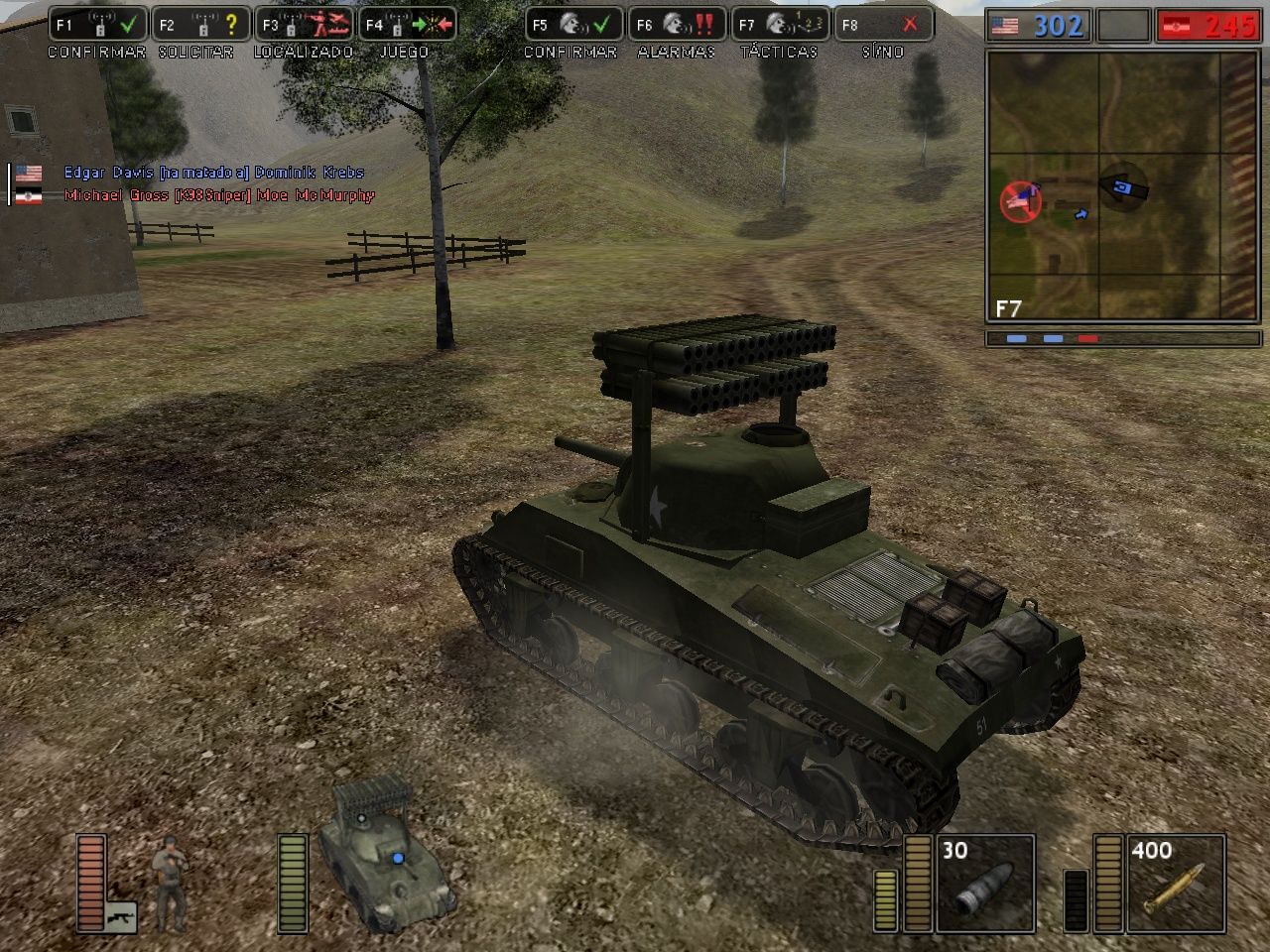Toggle the F8 SÍ/NO response option
This screenshot has height=952, width=1270.
883,27
